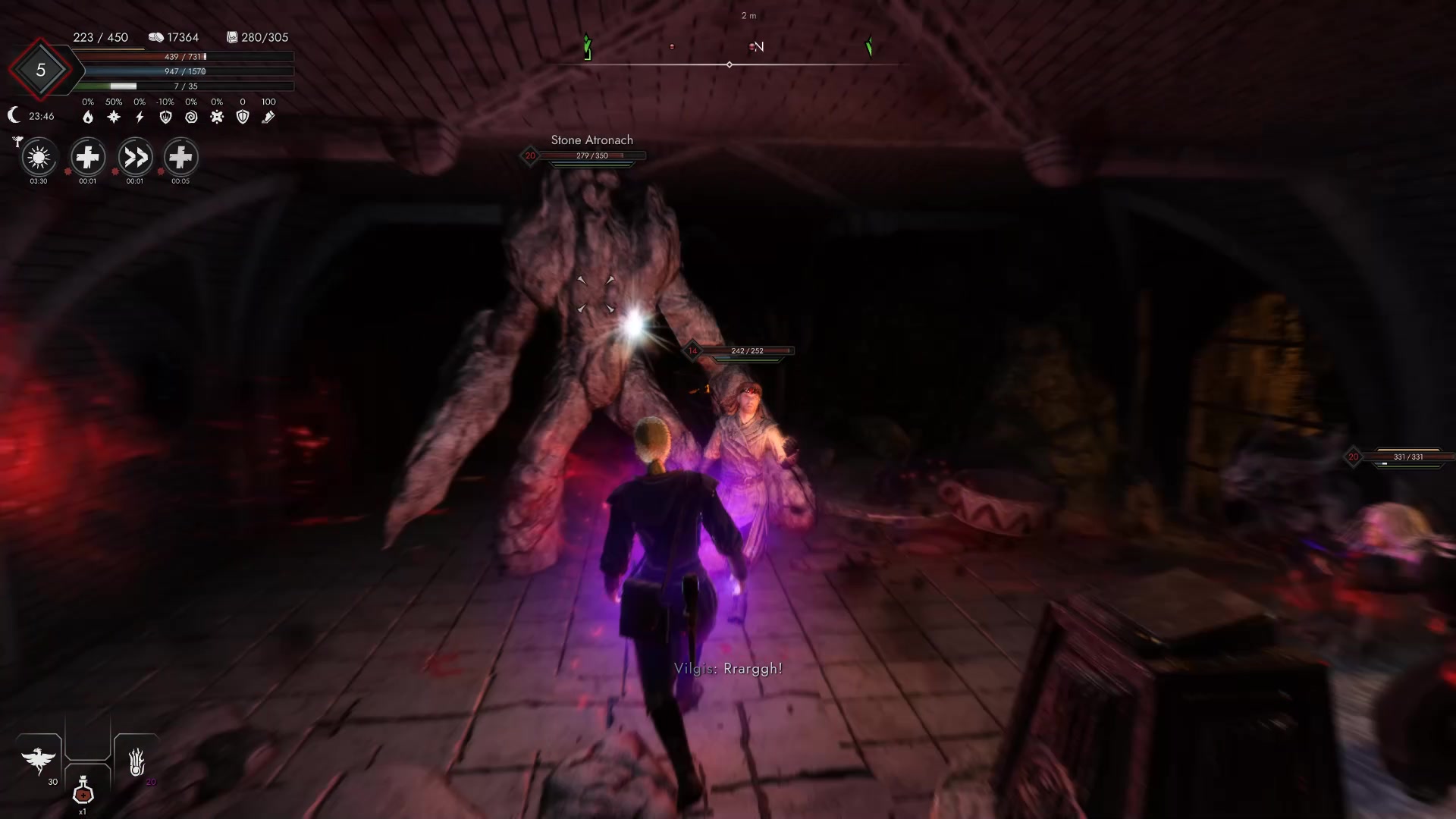Click the swirl resistance icon
This screenshot has width=1456, height=819.
pyautogui.click(x=190, y=117)
